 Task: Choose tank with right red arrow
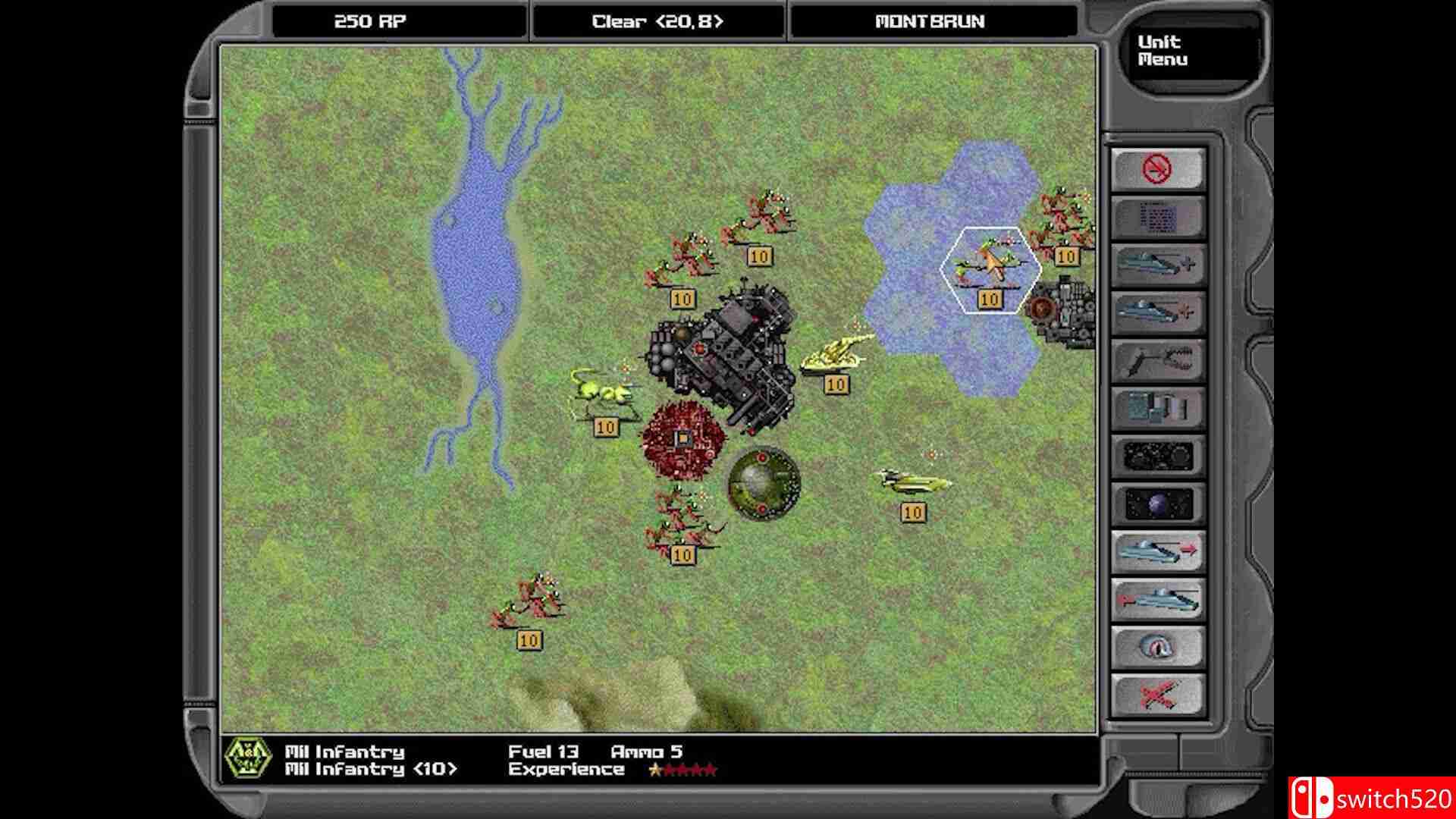(x=1157, y=551)
